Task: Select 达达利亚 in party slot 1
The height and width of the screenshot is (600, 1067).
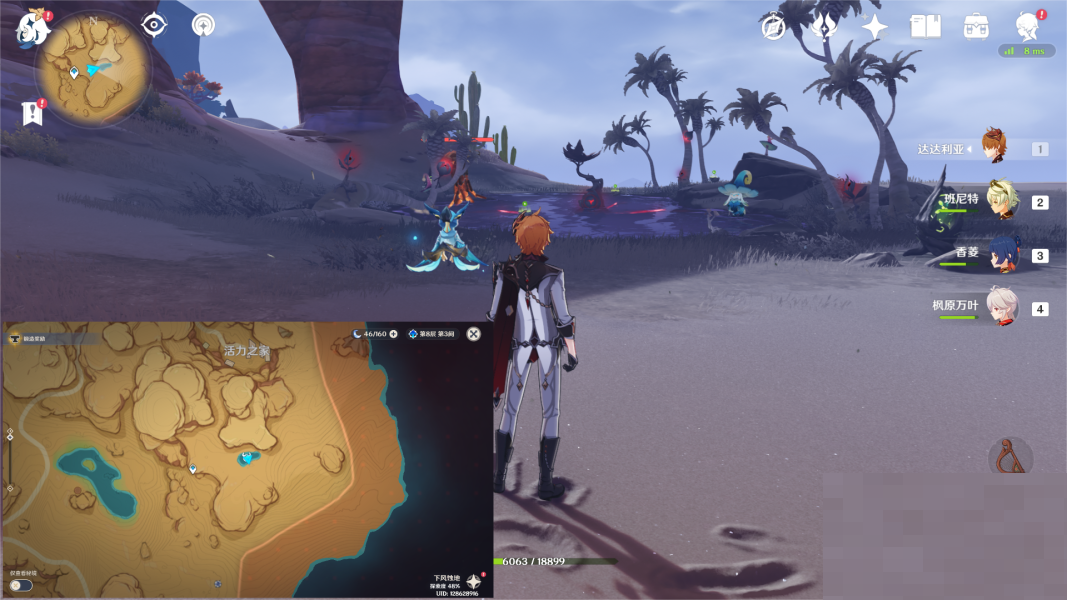Action: pyautogui.click(x=993, y=147)
